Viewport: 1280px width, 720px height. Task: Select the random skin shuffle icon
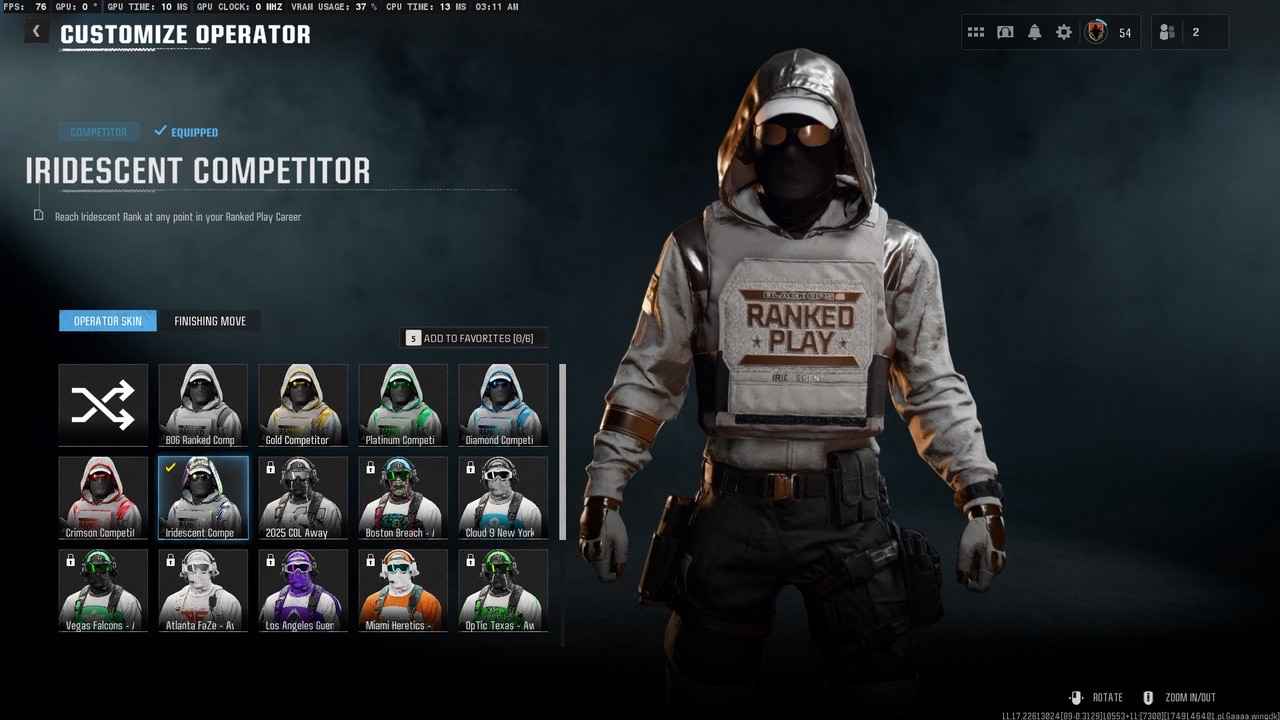tap(102, 404)
